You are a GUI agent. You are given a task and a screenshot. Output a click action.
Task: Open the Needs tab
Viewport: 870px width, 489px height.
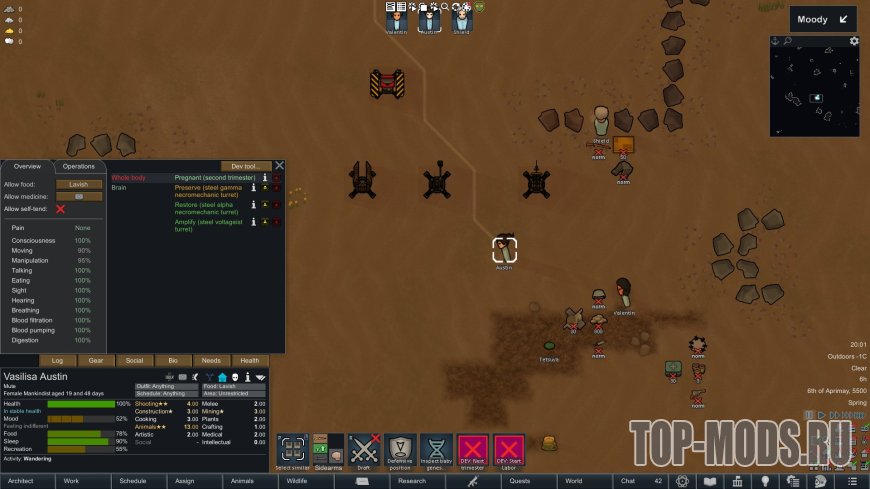tap(211, 360)
